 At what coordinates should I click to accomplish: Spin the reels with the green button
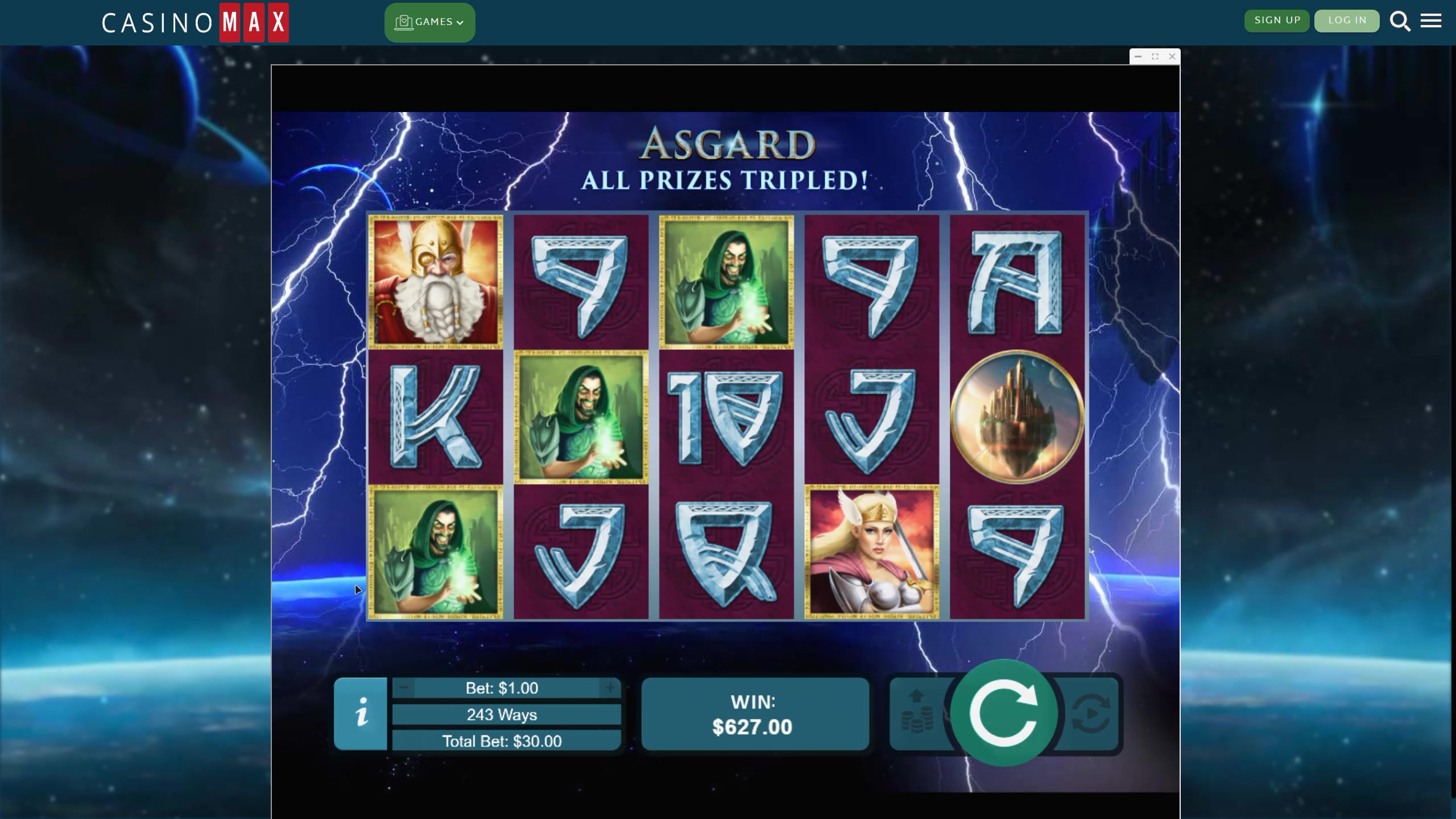pos(1004,713)
